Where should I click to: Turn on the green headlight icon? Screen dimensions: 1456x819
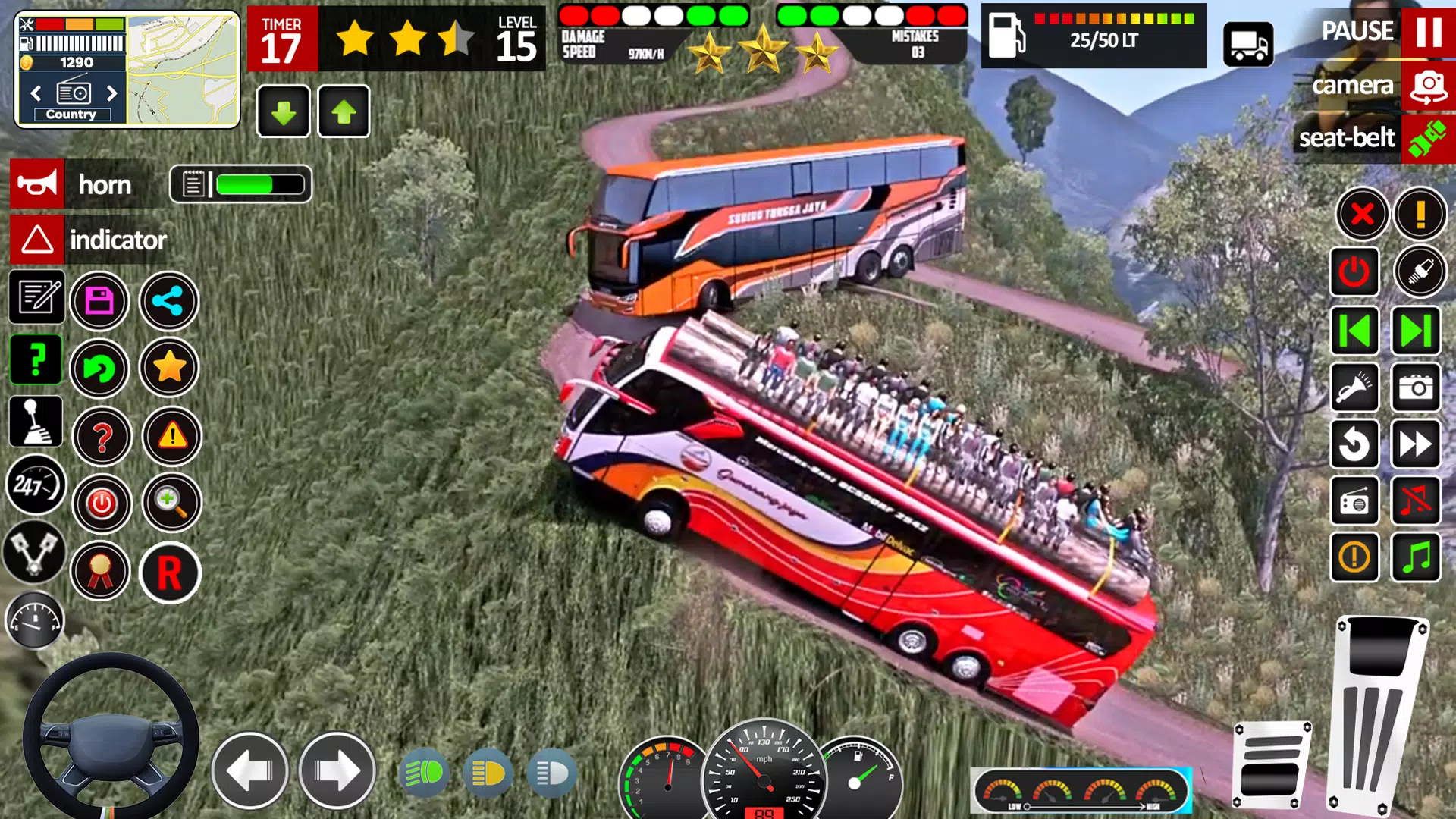pyautogui.click(x=424, y=773)
